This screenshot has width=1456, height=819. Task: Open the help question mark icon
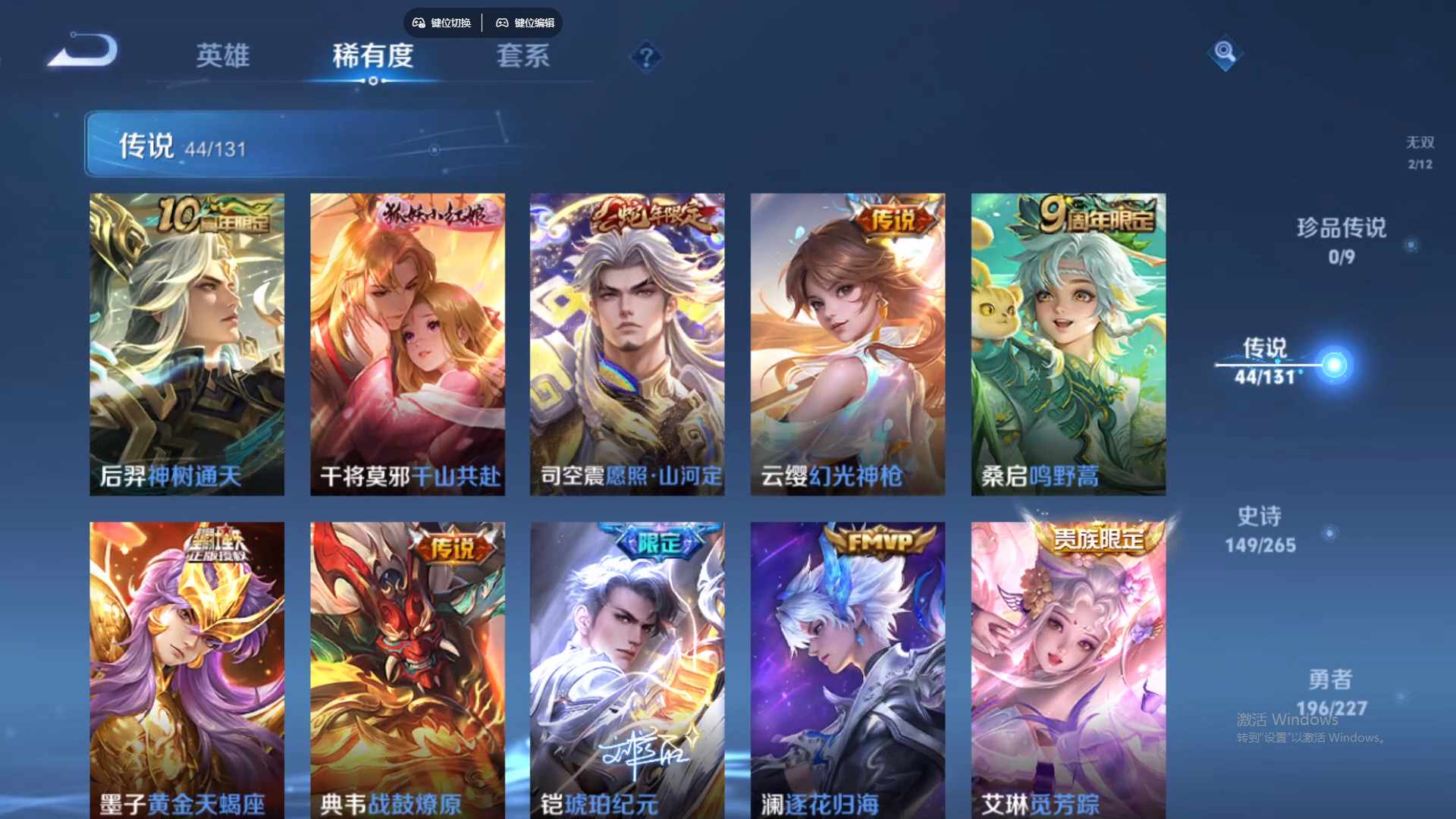645,55
